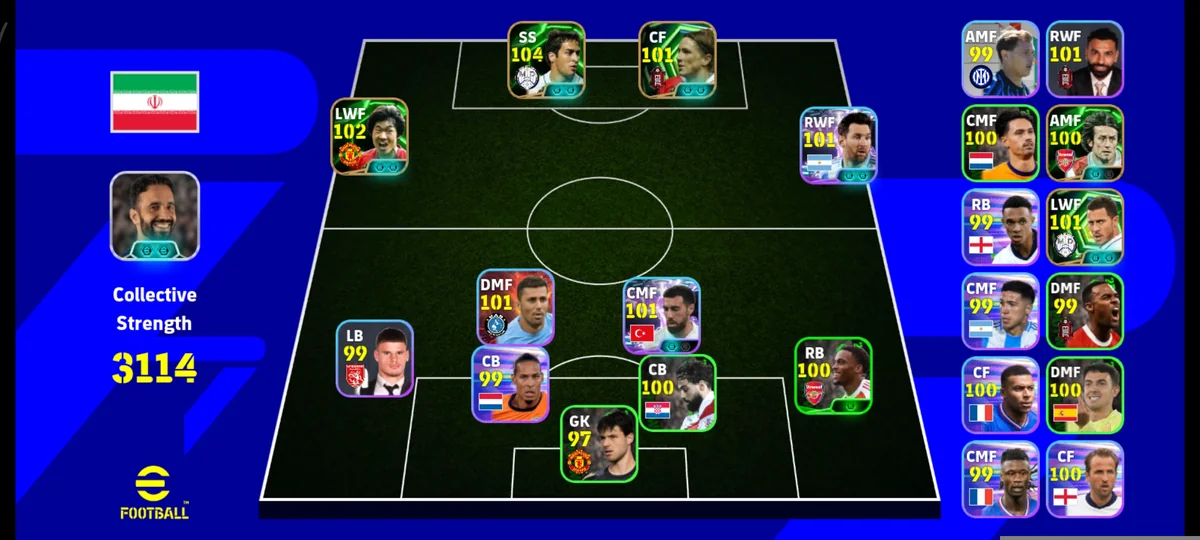Select the CMF 101 card with Turkey flag
Image resolution: width=1200 pixels, height=540 pixels.
point(661,315)
